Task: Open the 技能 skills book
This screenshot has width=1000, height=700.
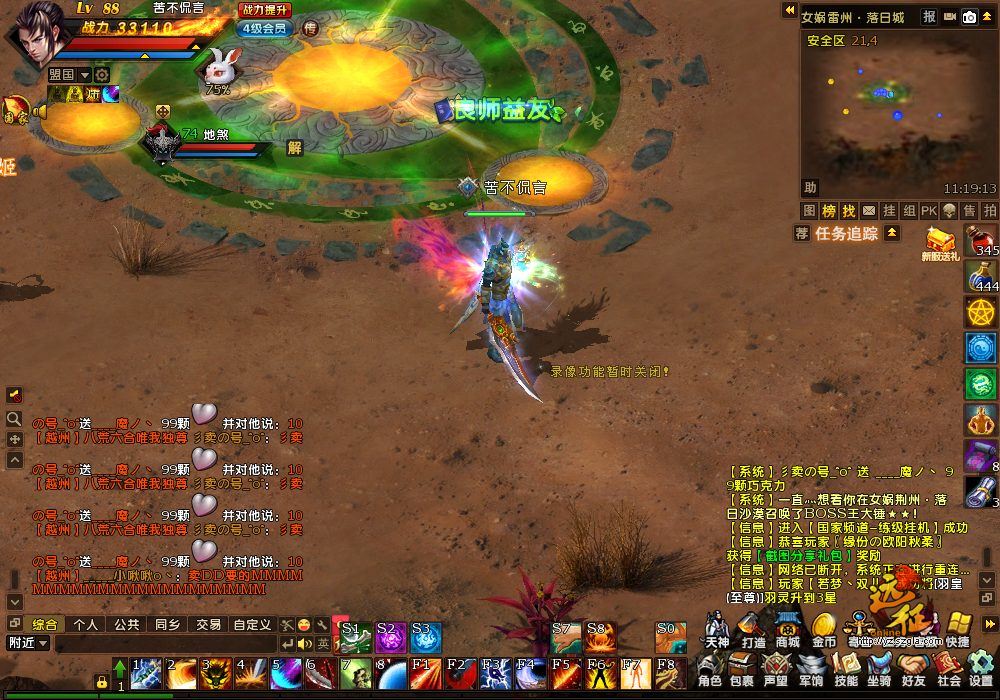Action: [x=846, y=670]
